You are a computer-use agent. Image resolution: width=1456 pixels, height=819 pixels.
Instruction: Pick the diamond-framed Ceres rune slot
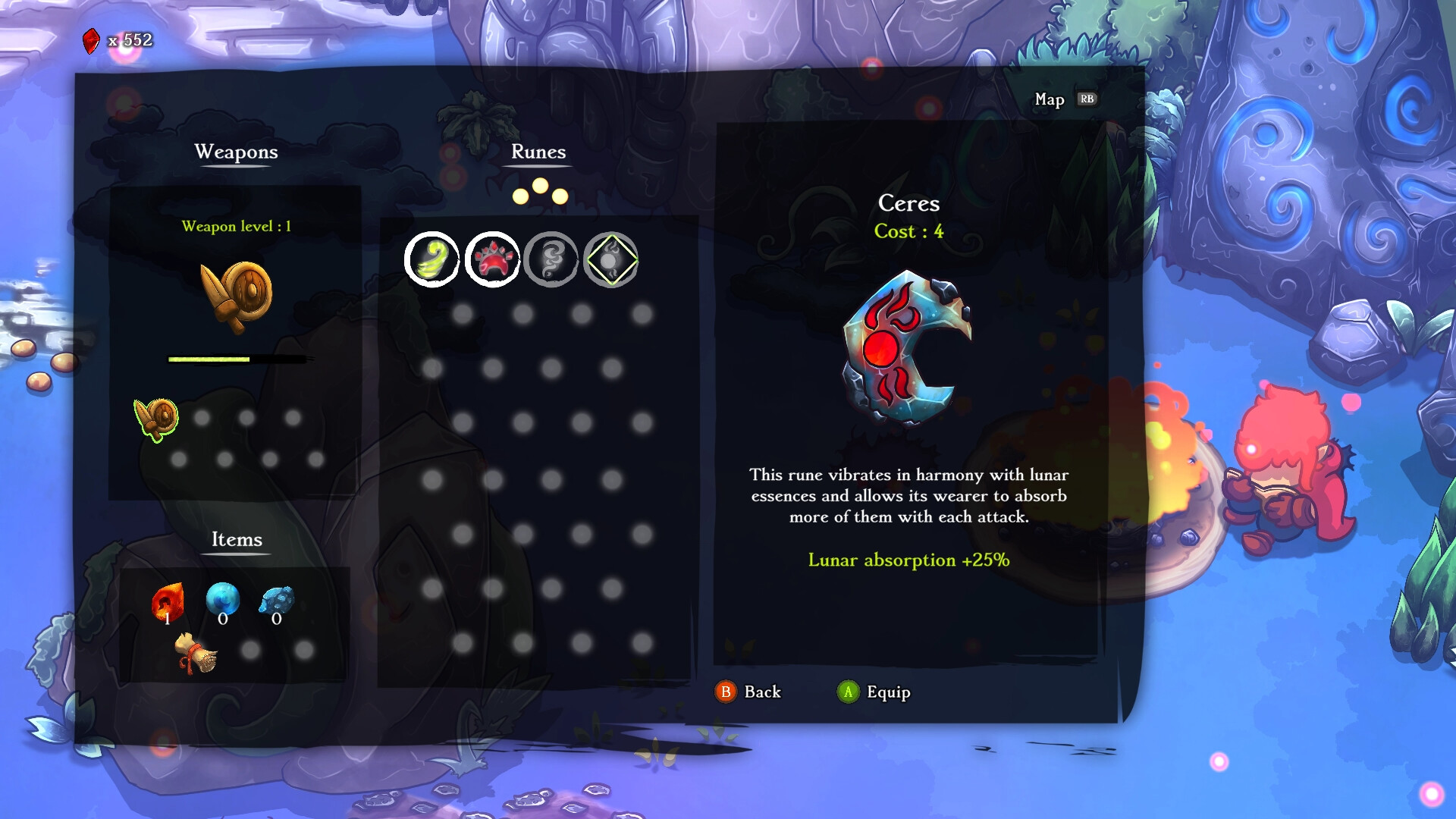611,259
